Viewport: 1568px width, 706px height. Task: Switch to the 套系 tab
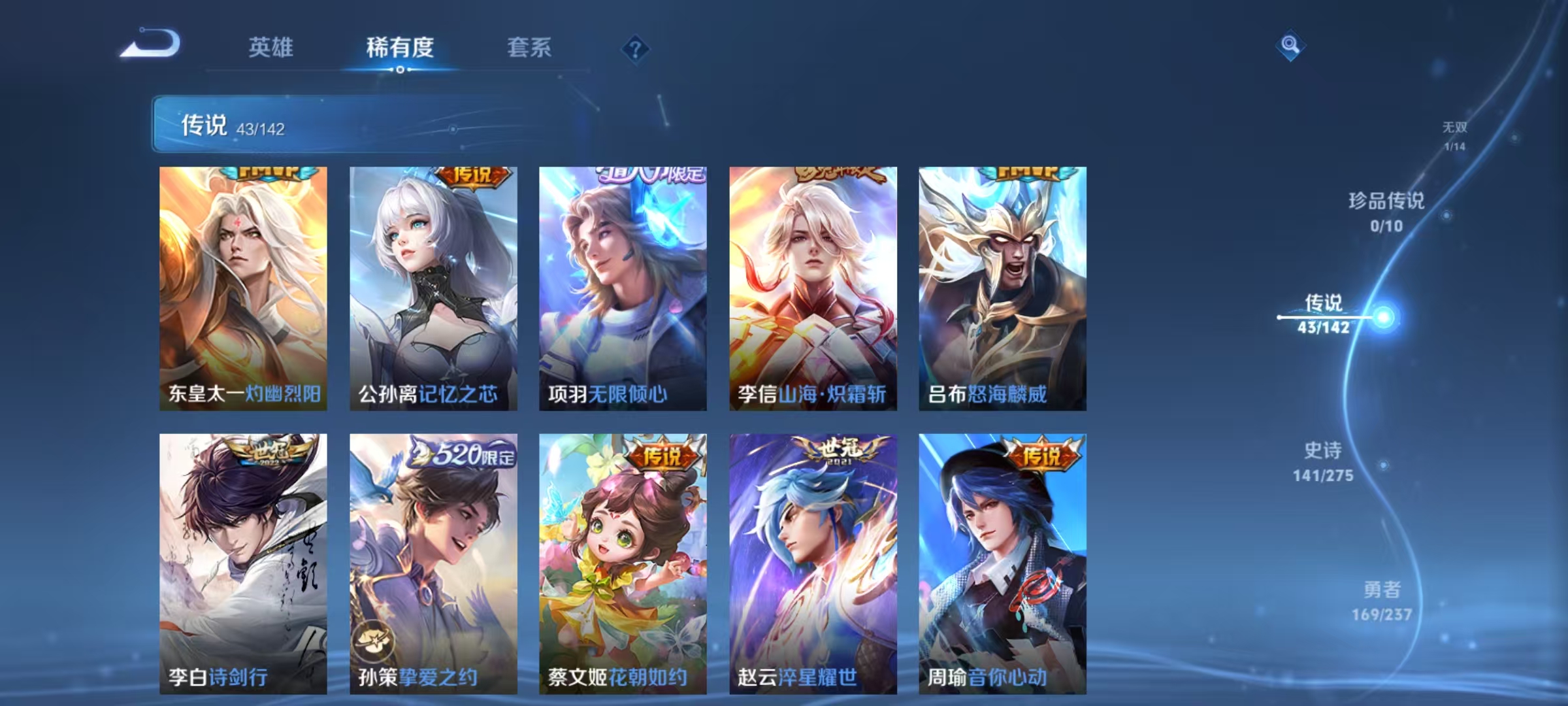coord(530,47)
